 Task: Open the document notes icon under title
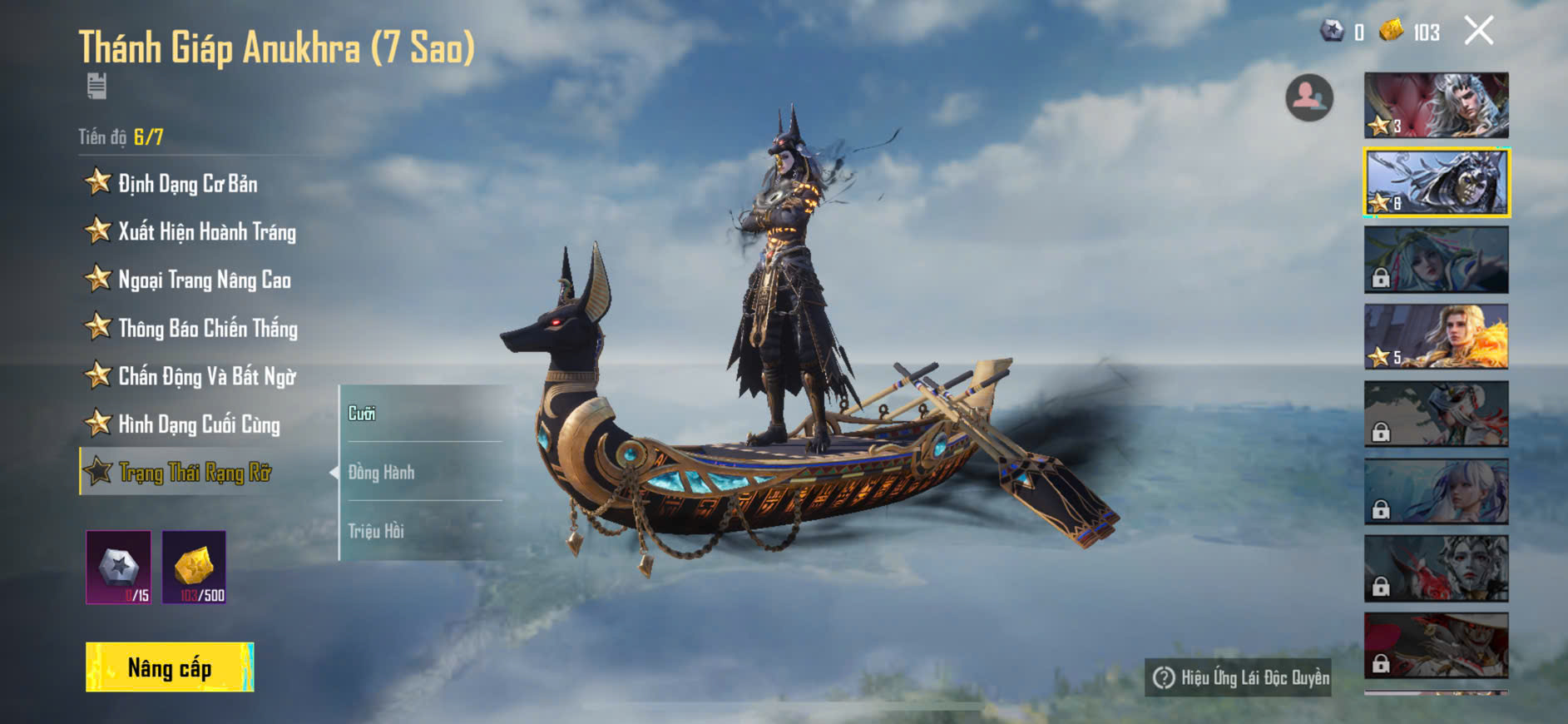point(96,86)
